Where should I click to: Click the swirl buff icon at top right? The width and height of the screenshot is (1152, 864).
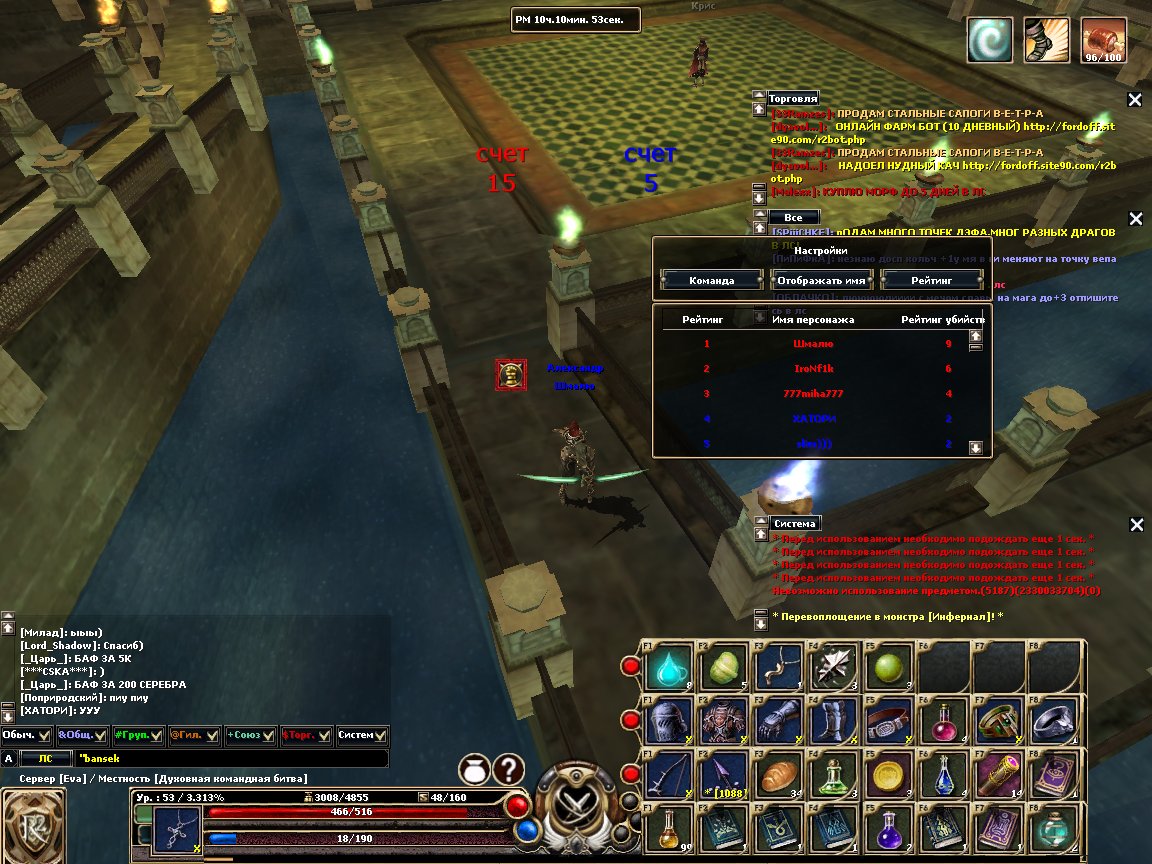pos(989,41)
